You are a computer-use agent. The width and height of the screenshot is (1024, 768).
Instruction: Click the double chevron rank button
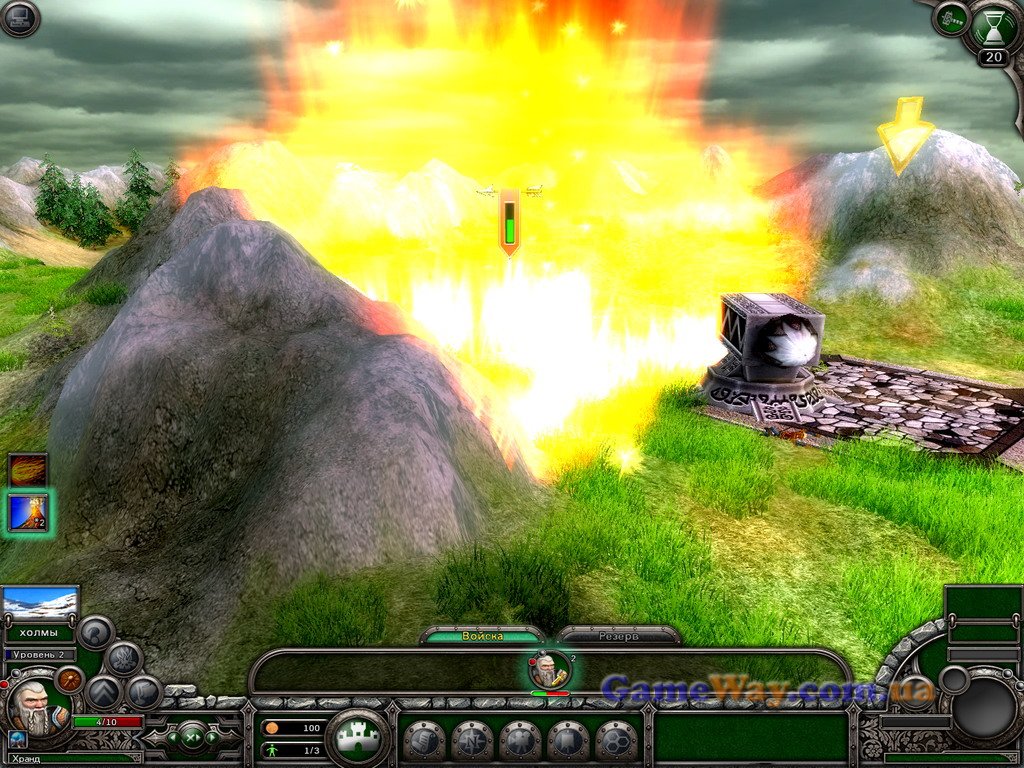click(x=104, y=692)
